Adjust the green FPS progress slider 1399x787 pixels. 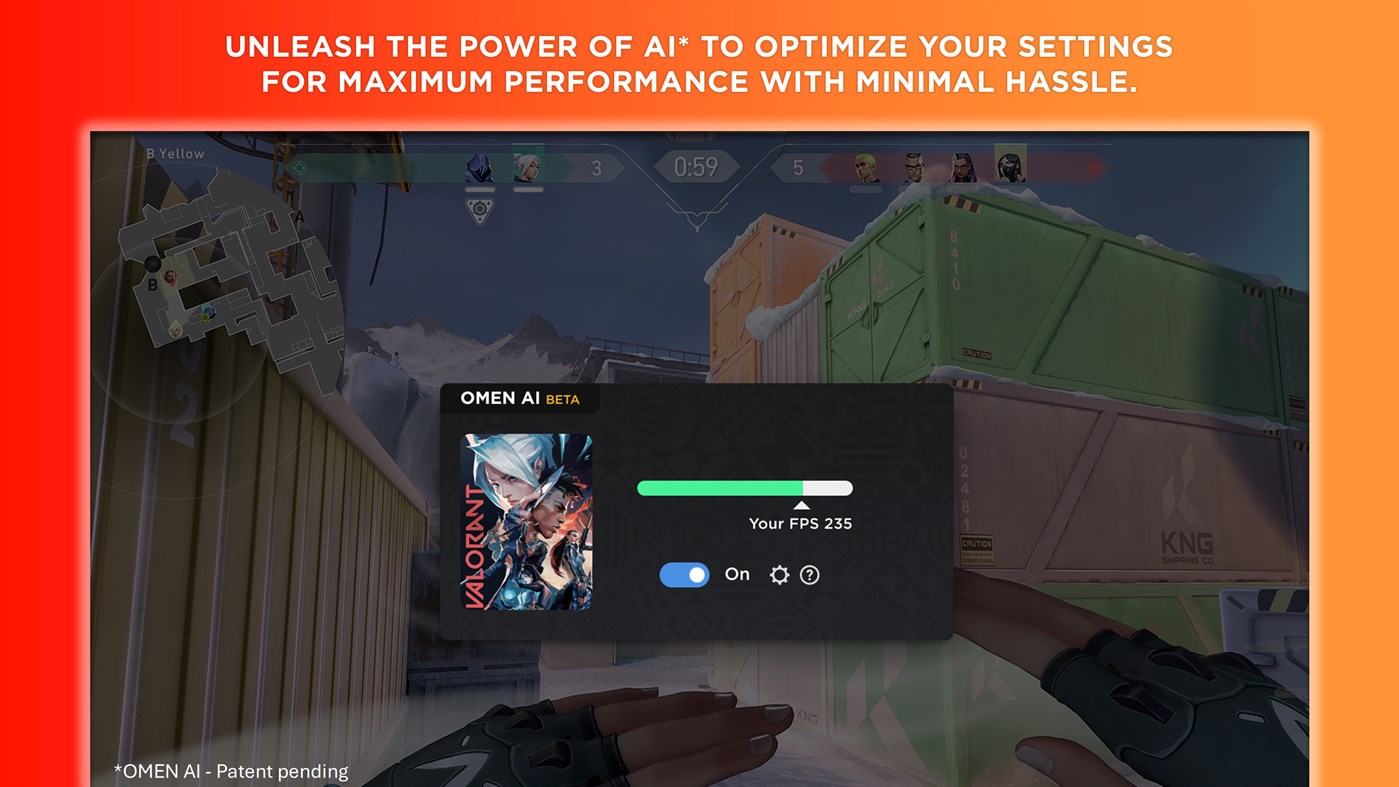(x=745, y=487)
